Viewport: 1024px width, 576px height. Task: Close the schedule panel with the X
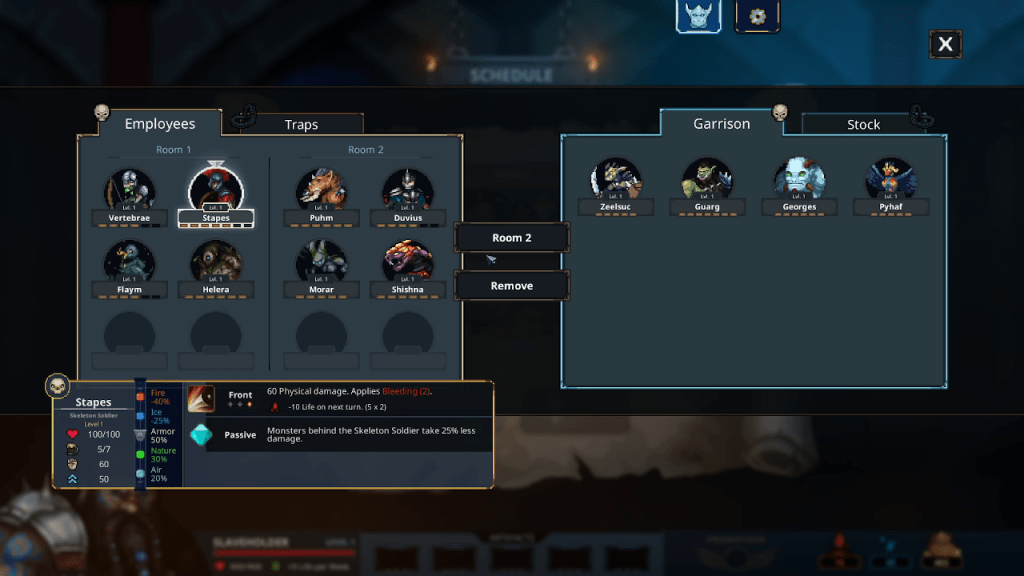[x=945, y=44]
